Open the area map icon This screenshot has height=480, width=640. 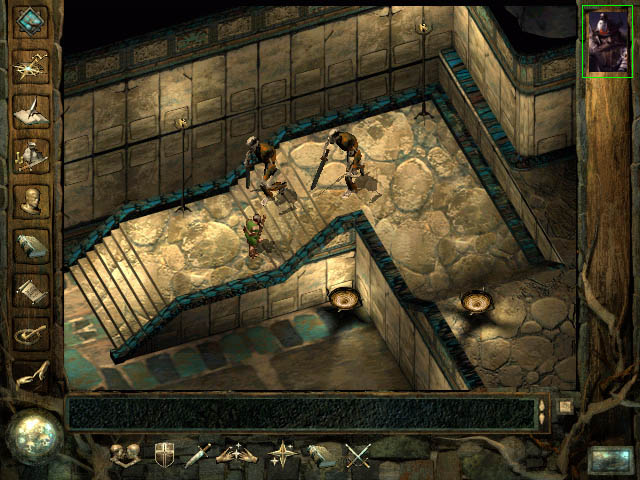coord(30,65)
